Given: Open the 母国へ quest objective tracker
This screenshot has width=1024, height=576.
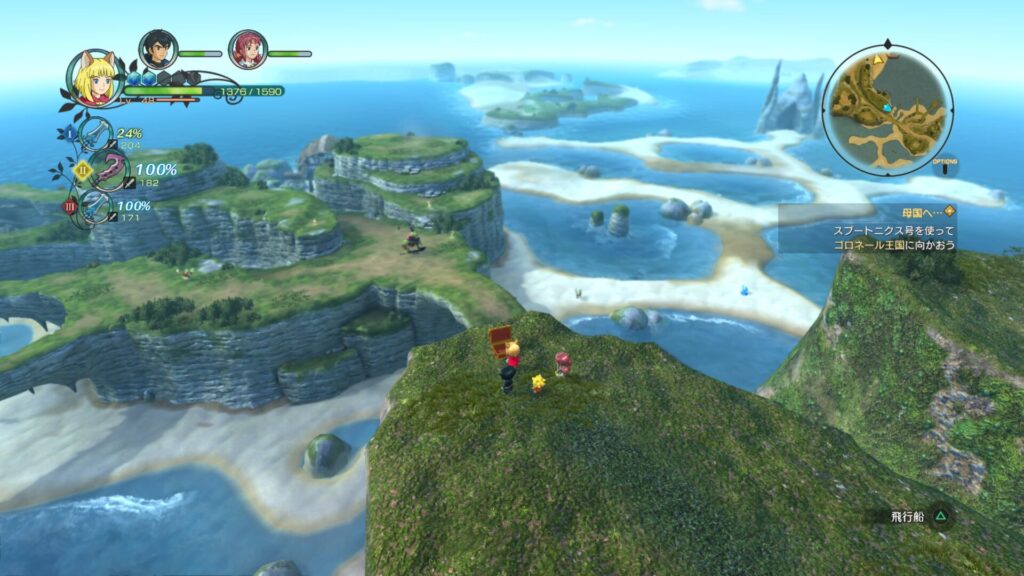Looking at the screenshot, I should coord(866,228).
